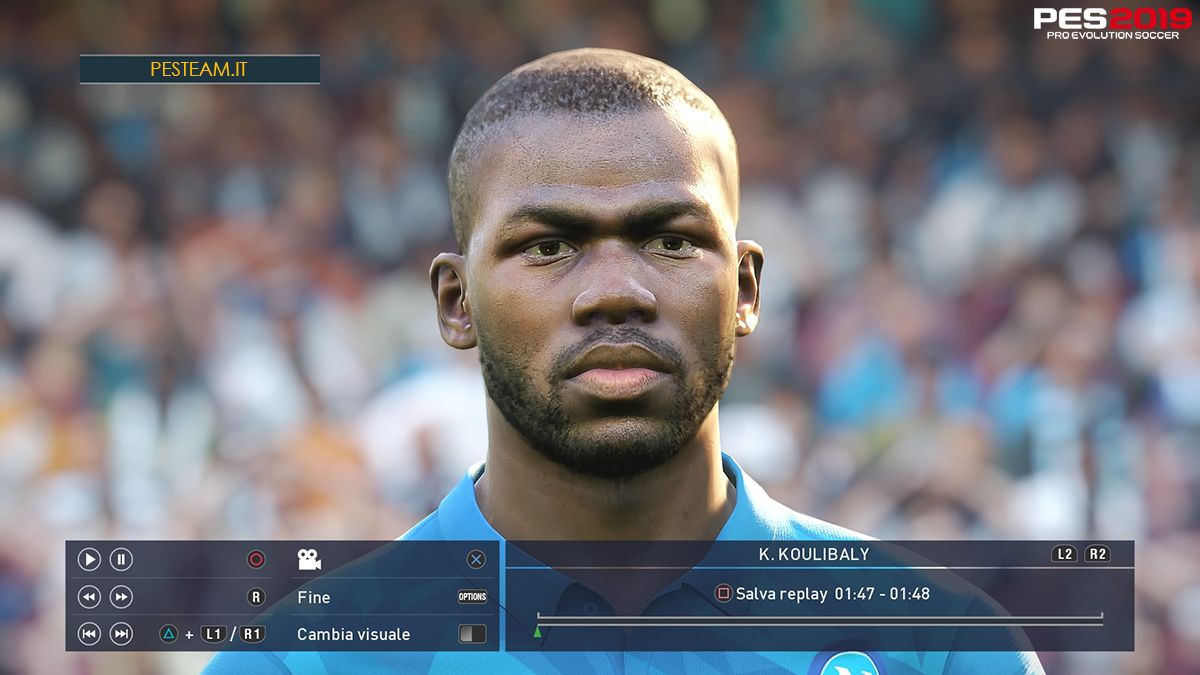The width and height of the screenshot is (1200, 675).
Task: Skip back to the replay start
Action: (x=89, y=634)
